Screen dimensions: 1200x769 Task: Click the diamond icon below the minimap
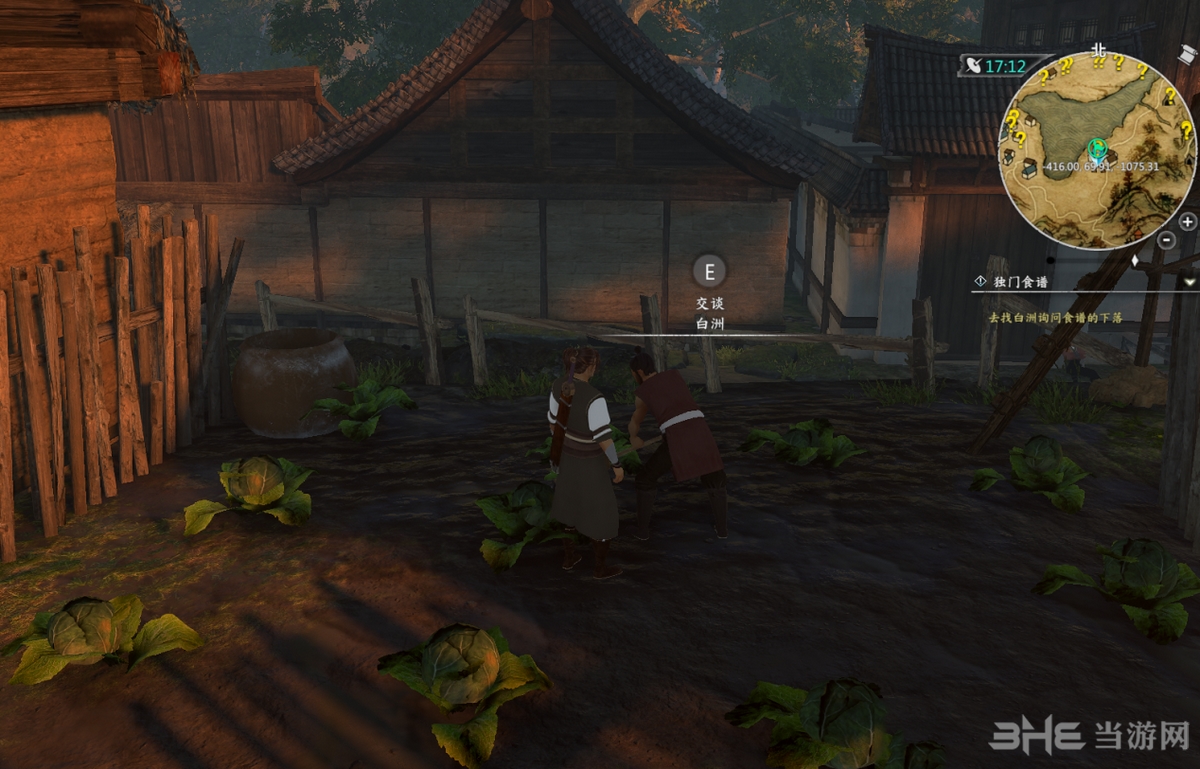pyautogui.click(x=1133, y=261)
